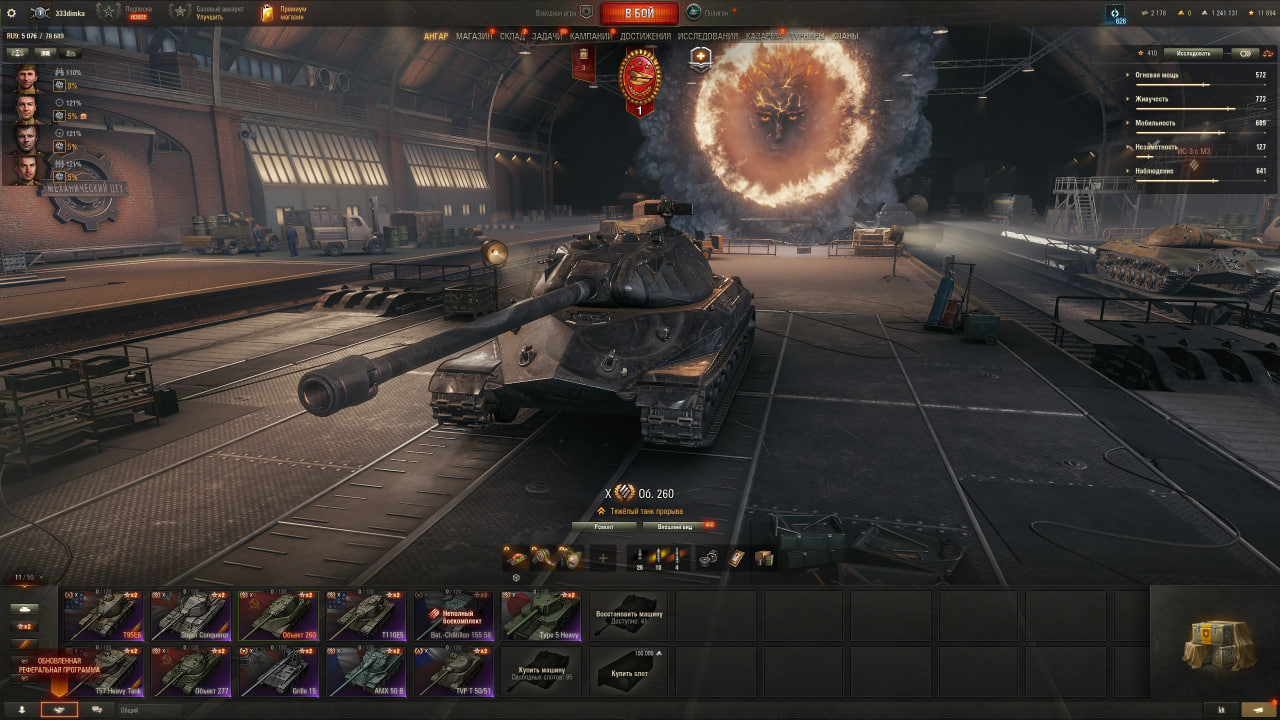1280x720 pixels.
Task: Select the T95E6 tank in the carousel
Action: point(103,615)
